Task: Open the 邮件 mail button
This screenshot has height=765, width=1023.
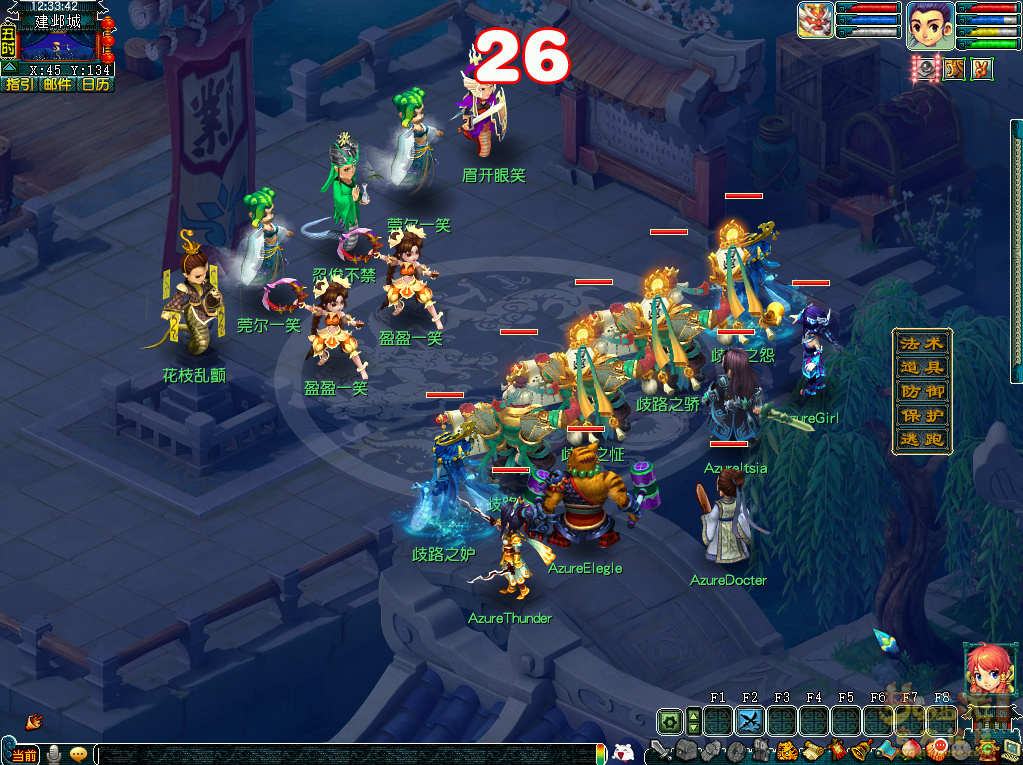Action: pos(57,85)
